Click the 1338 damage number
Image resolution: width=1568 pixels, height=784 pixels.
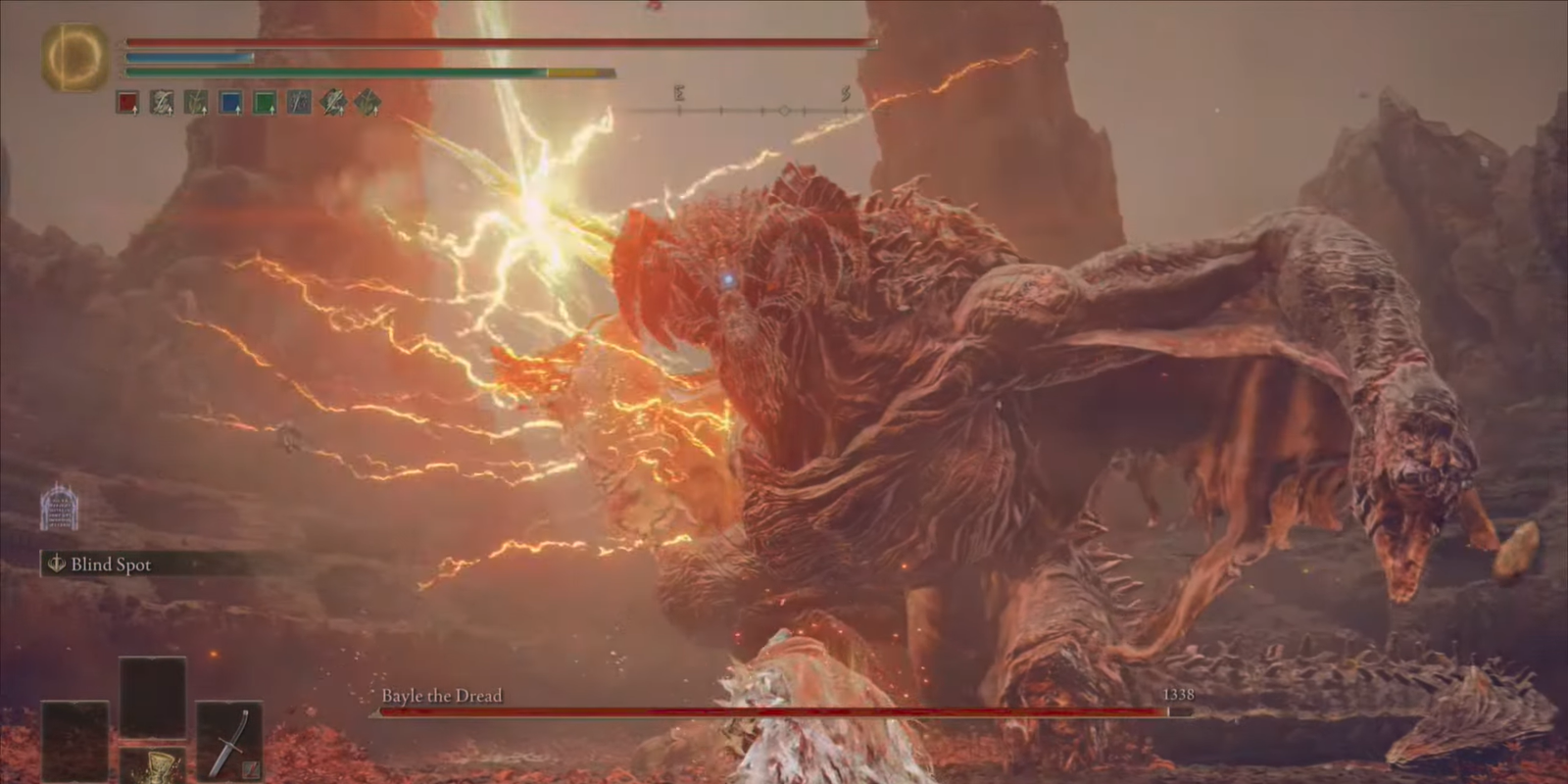[1177, 696]
